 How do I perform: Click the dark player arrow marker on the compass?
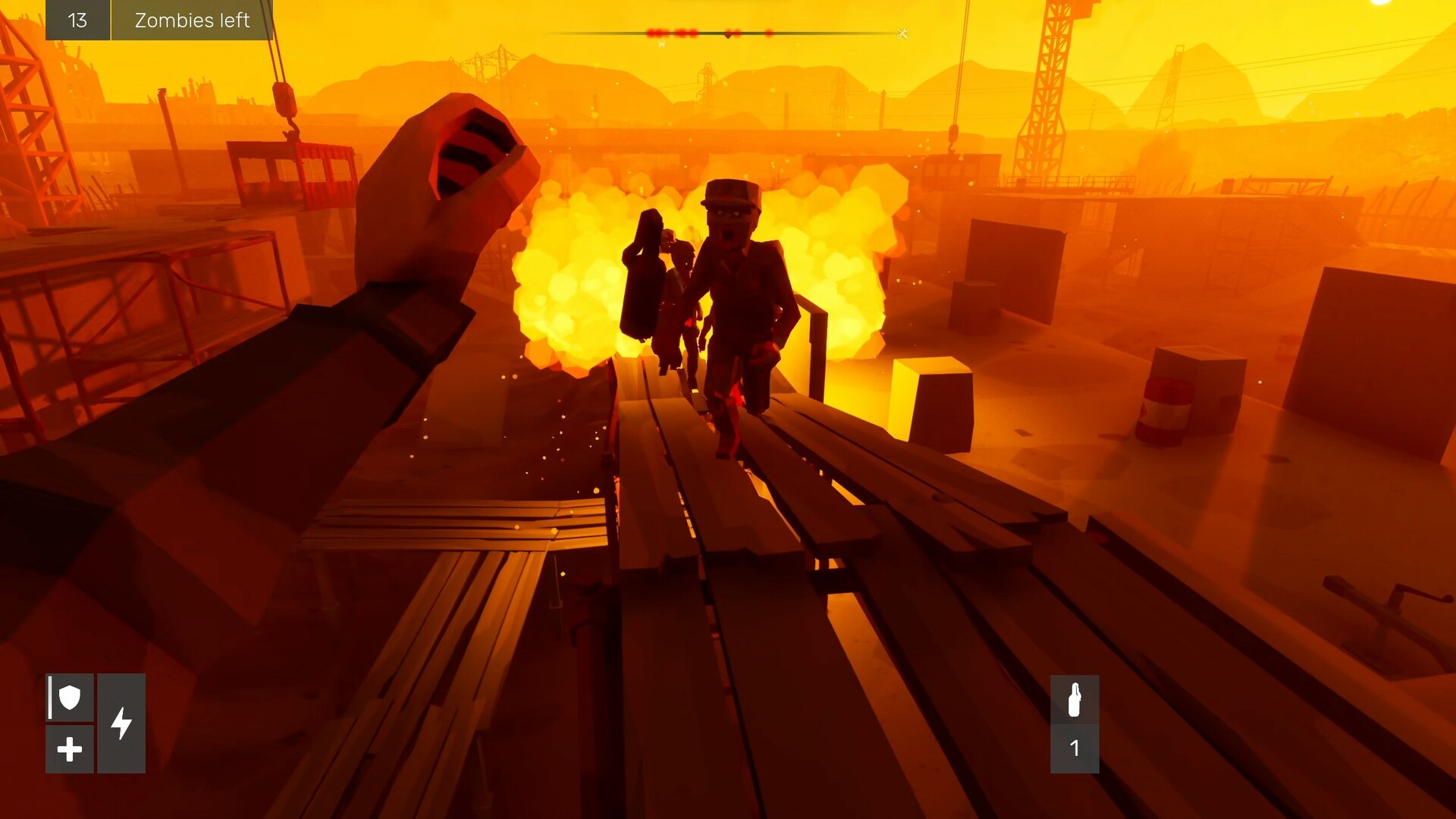[x=728, y=33]
